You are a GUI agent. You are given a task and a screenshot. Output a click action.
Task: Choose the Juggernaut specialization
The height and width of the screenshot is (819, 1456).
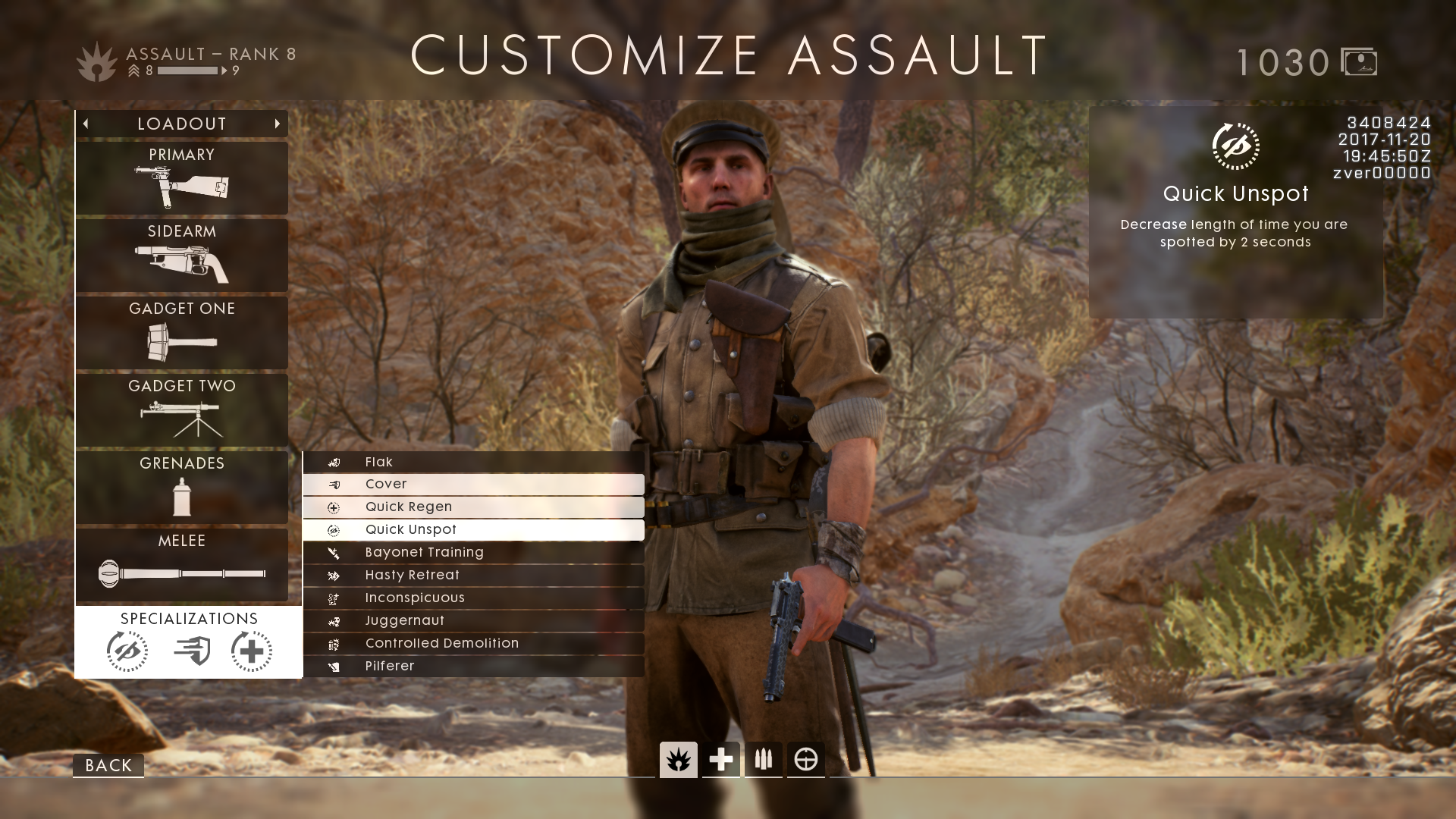[x=473, y=620]
